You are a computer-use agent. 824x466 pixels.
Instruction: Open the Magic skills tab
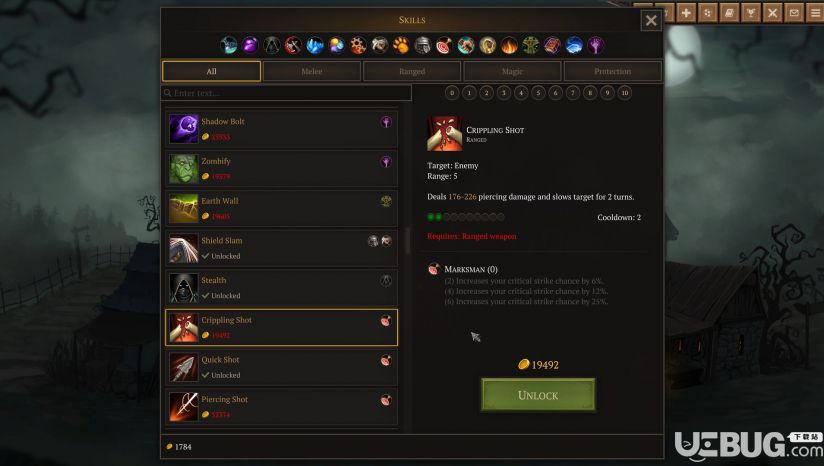(x=512, y=71)
